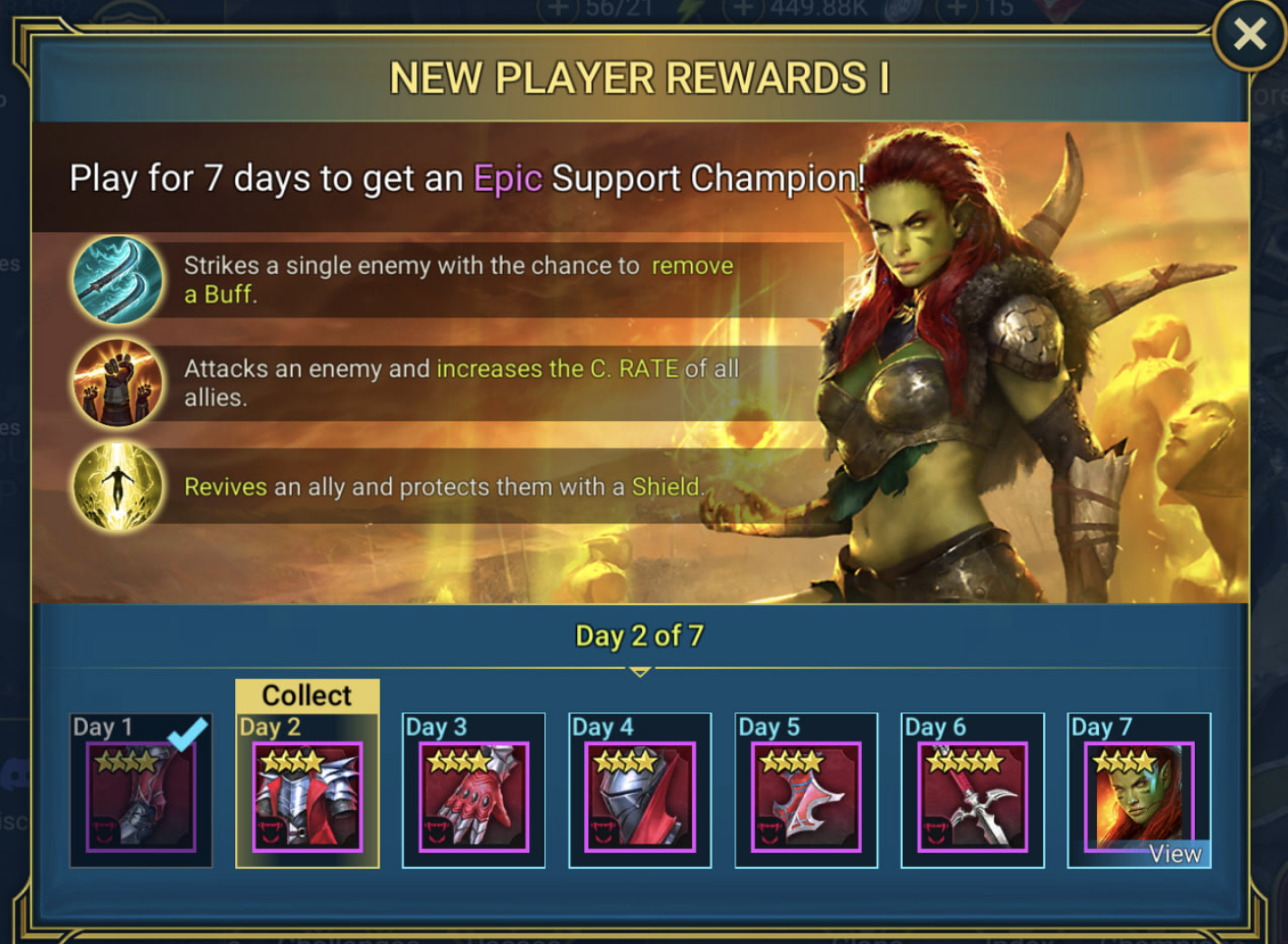Click the Day 5 shield reward icon

pyautogui.click(x=806, y=796)
